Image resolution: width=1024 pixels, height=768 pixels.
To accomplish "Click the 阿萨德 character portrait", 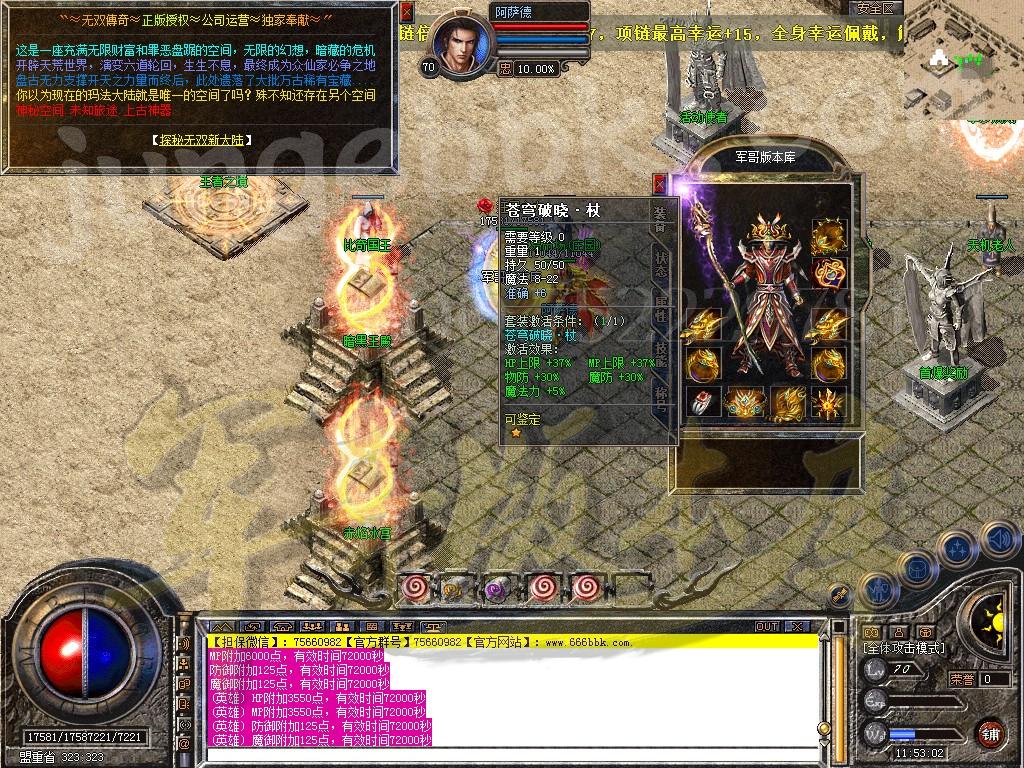I will click(x=461, y=47).
